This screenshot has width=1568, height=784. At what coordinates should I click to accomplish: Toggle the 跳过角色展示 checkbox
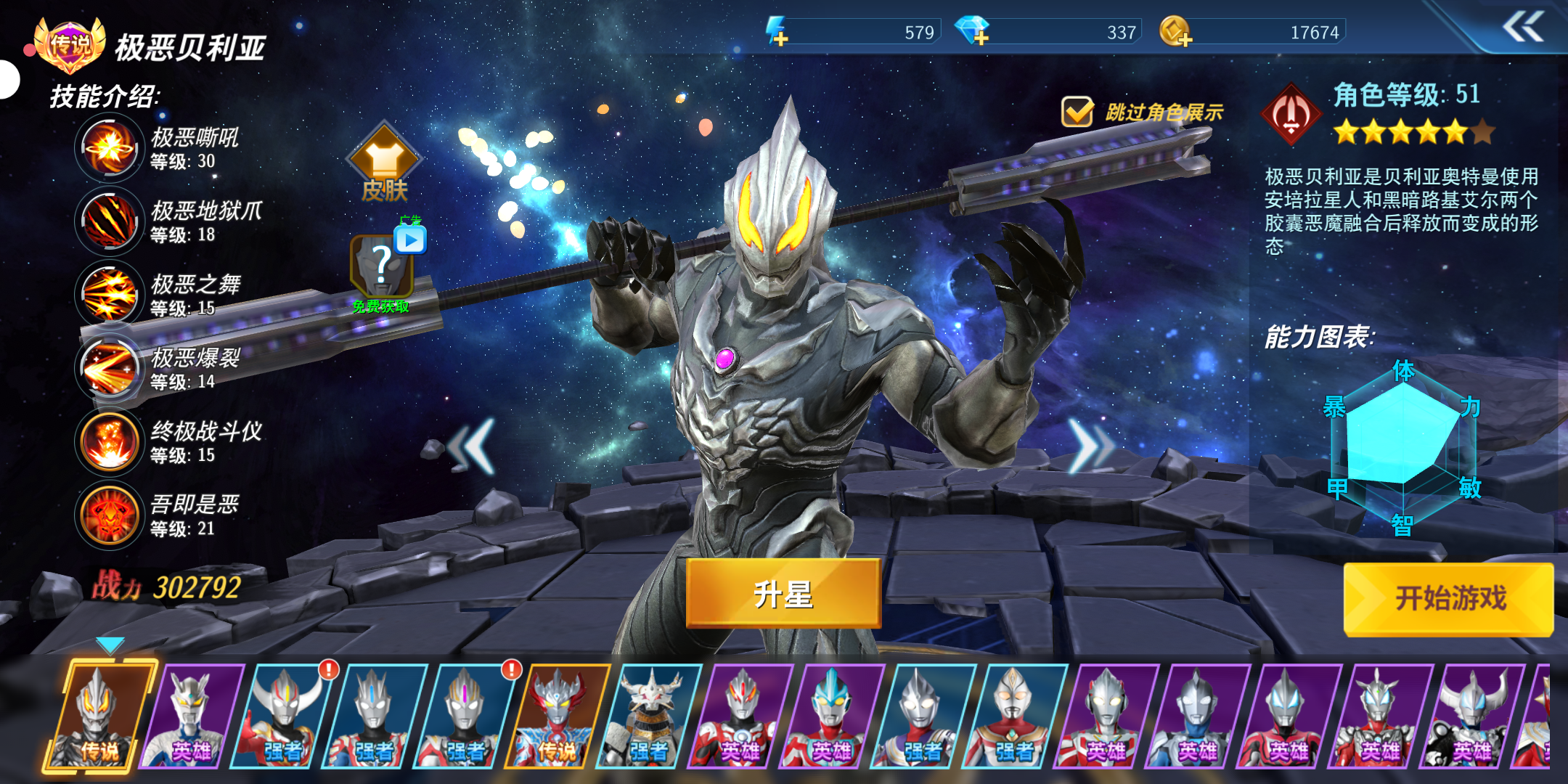[1077, 112]
